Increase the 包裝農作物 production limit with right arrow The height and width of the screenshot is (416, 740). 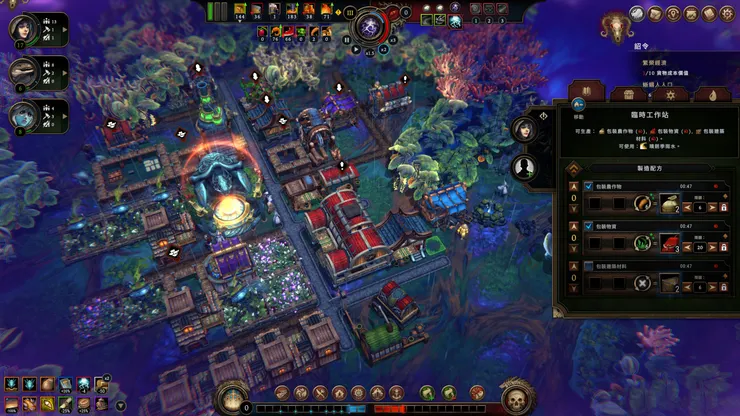click(711, 207)
